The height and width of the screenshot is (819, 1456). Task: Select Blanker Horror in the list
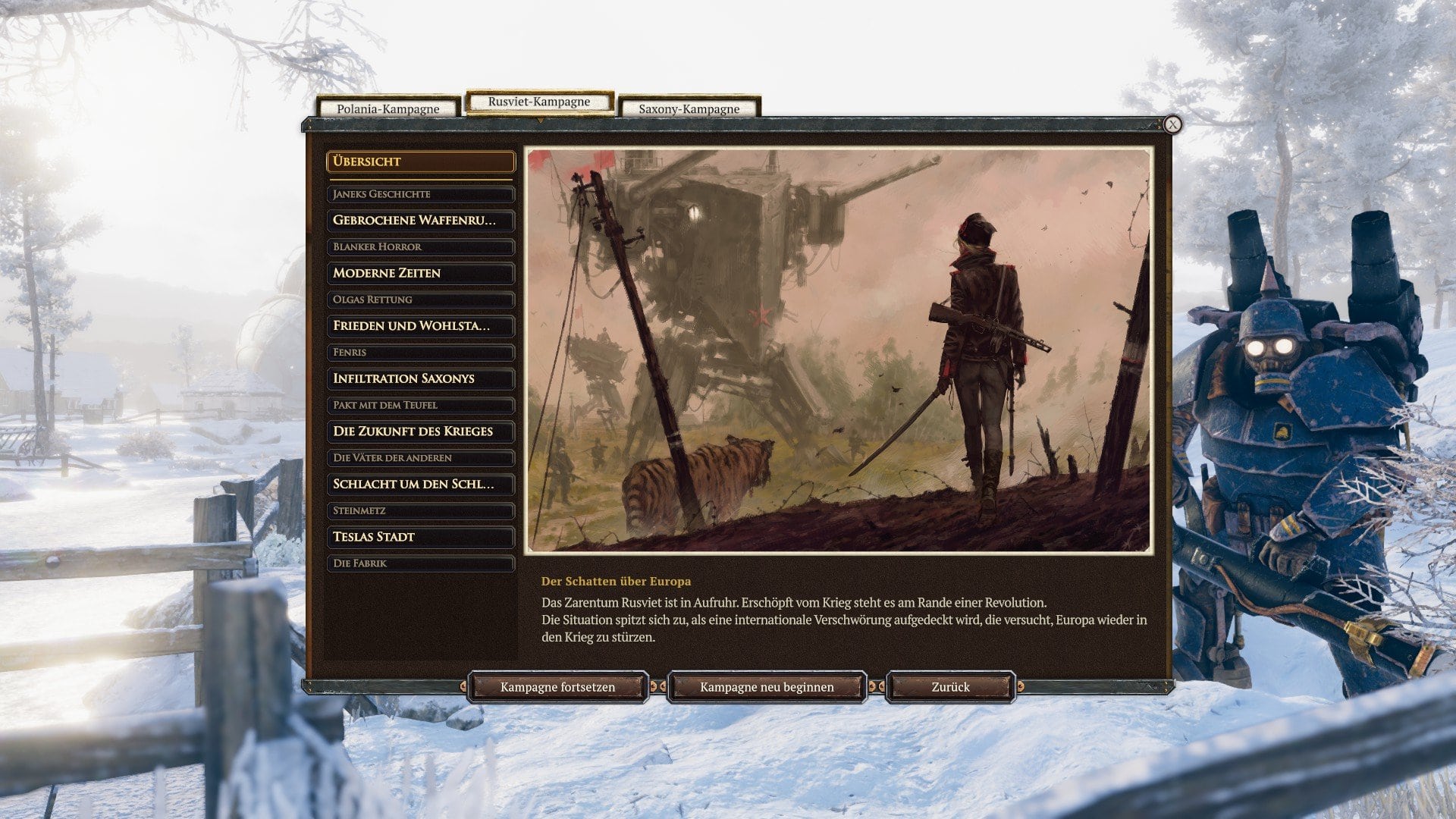[x=420, y=246]
